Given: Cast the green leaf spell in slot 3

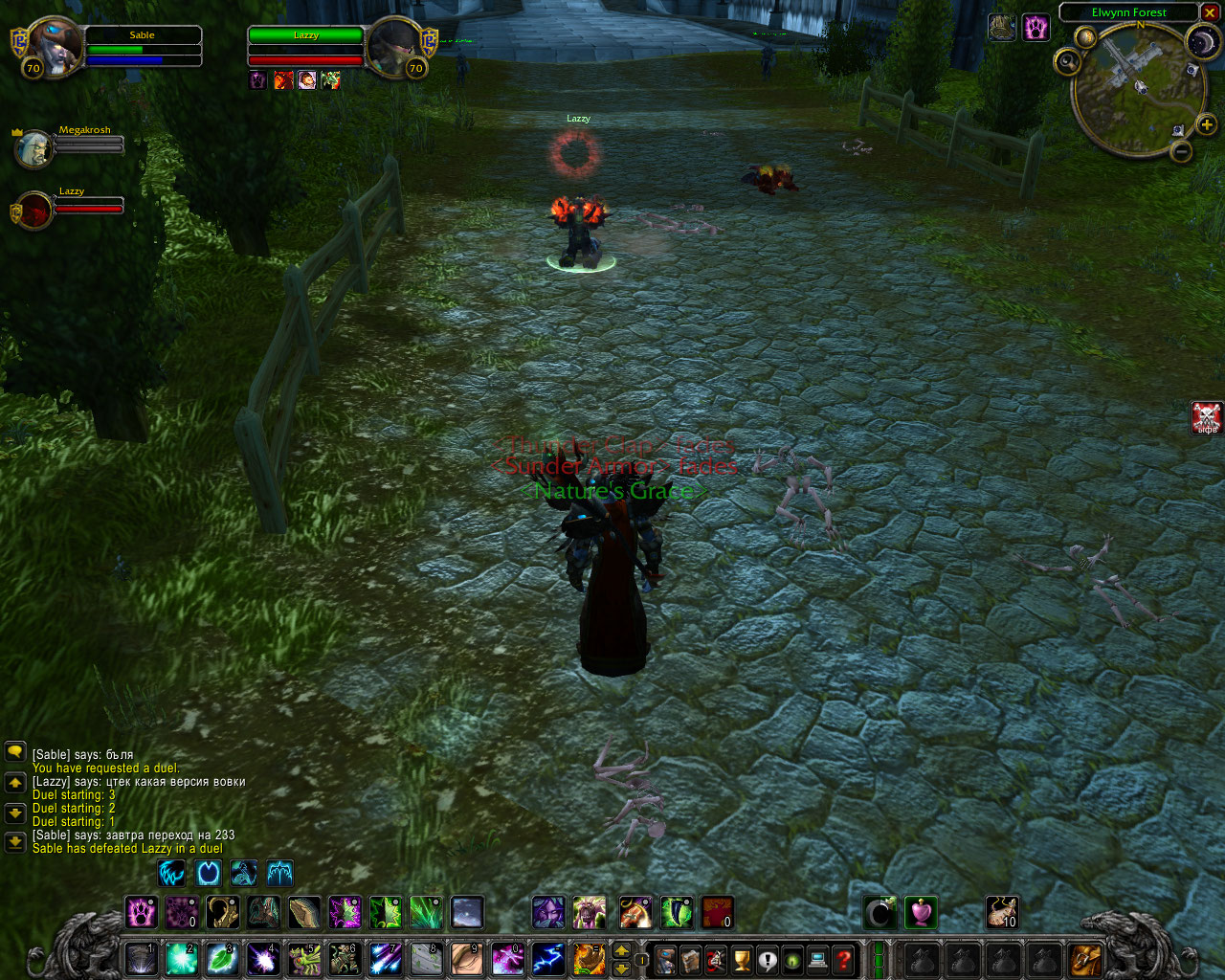Looking at the screenshot, I should (x=222, y=959).
